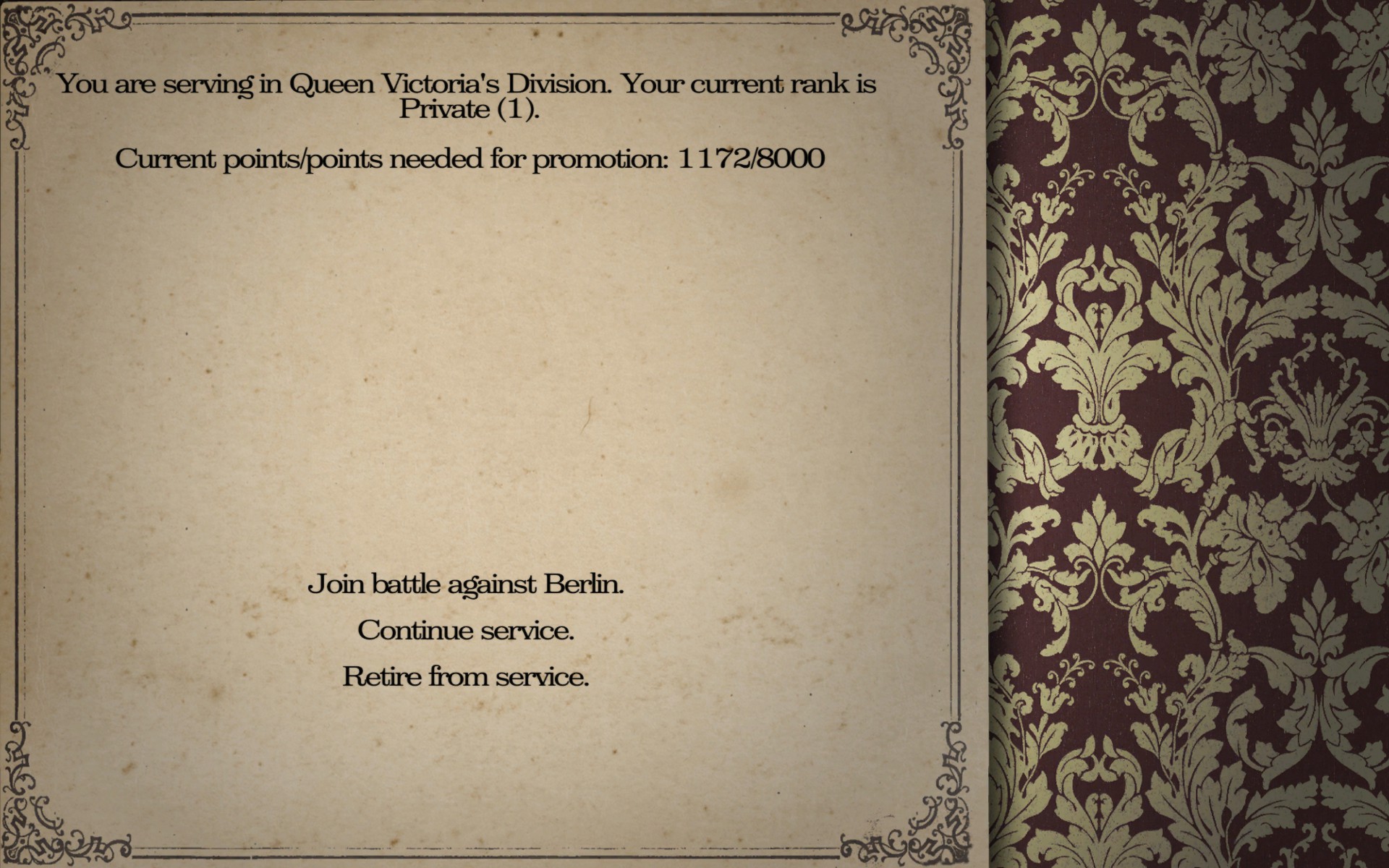This screenshot has width=1389, height=868.
Task: Click "Retire from service."
Action: coord(466,676)
